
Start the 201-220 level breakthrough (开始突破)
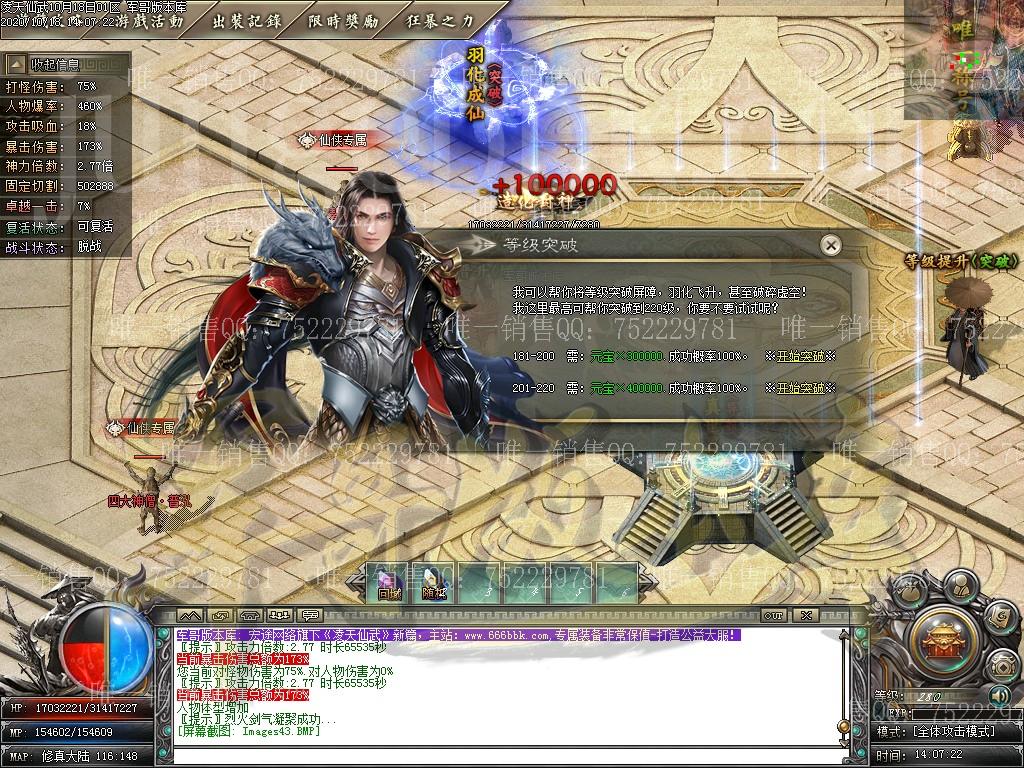coord(800,388)
